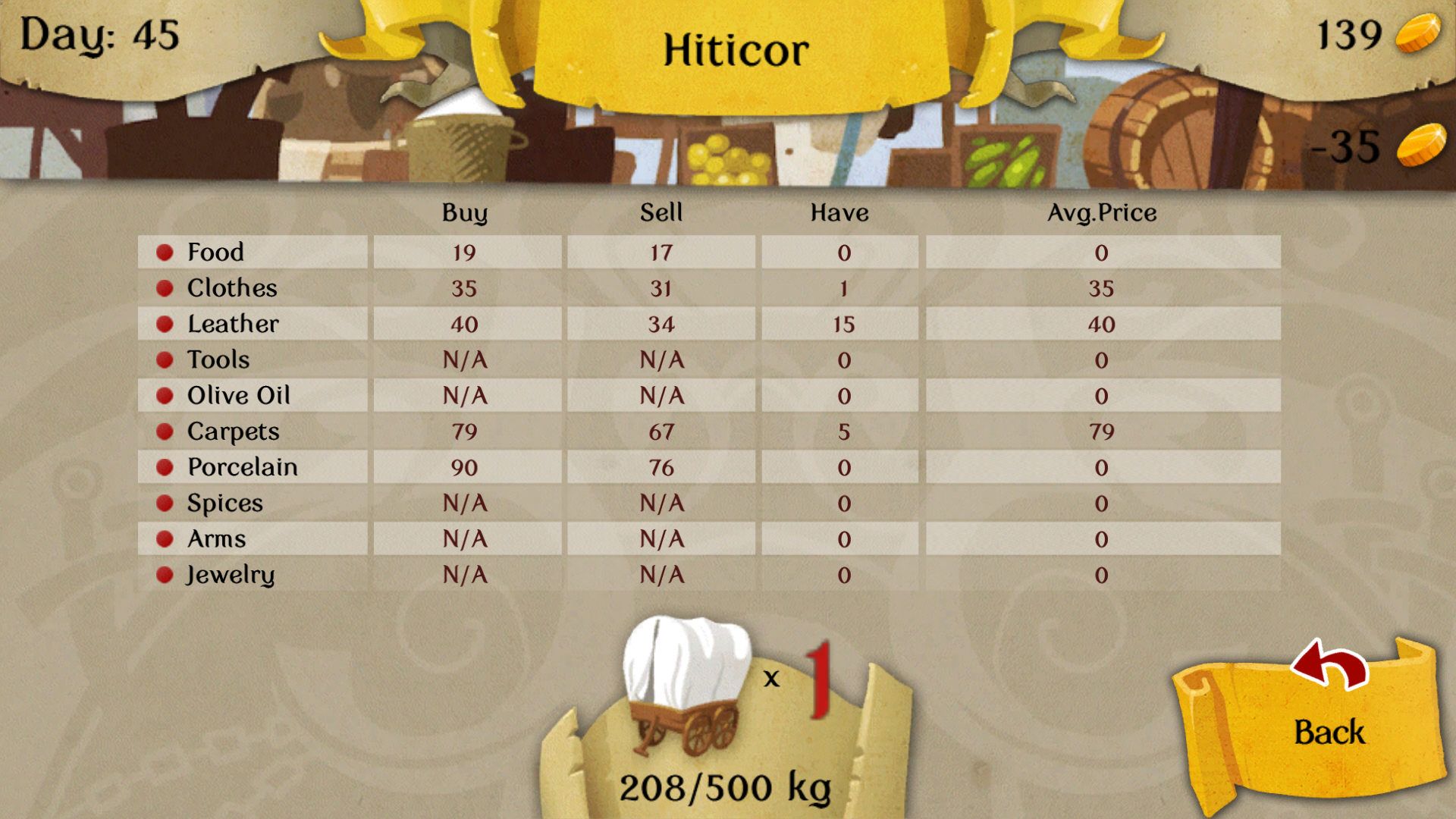Toggle the red marker next to Spices

pyautogui.click(x=164, y=502)
